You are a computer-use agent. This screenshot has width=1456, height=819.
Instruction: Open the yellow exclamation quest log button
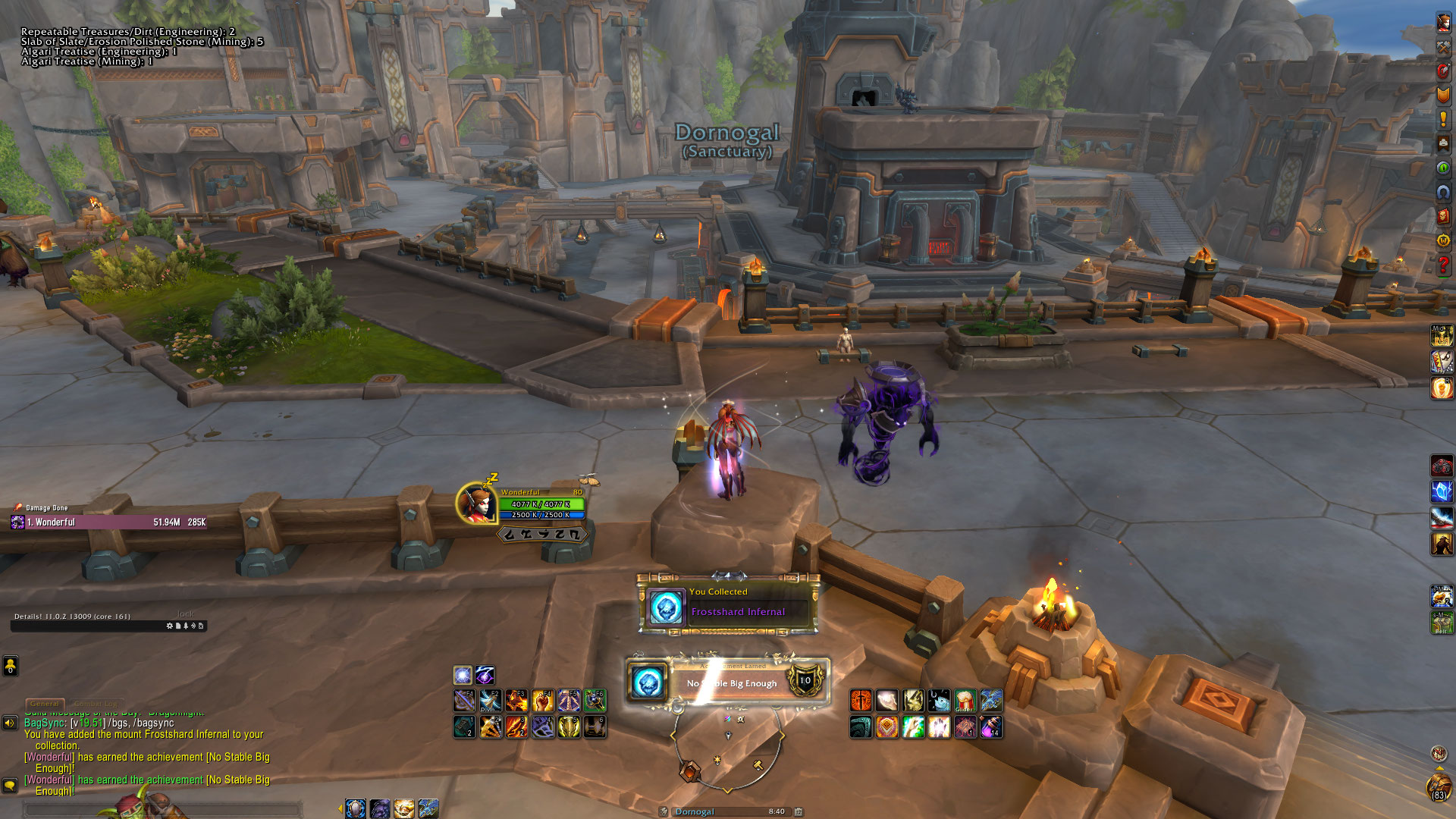(x=1443, y=120)
